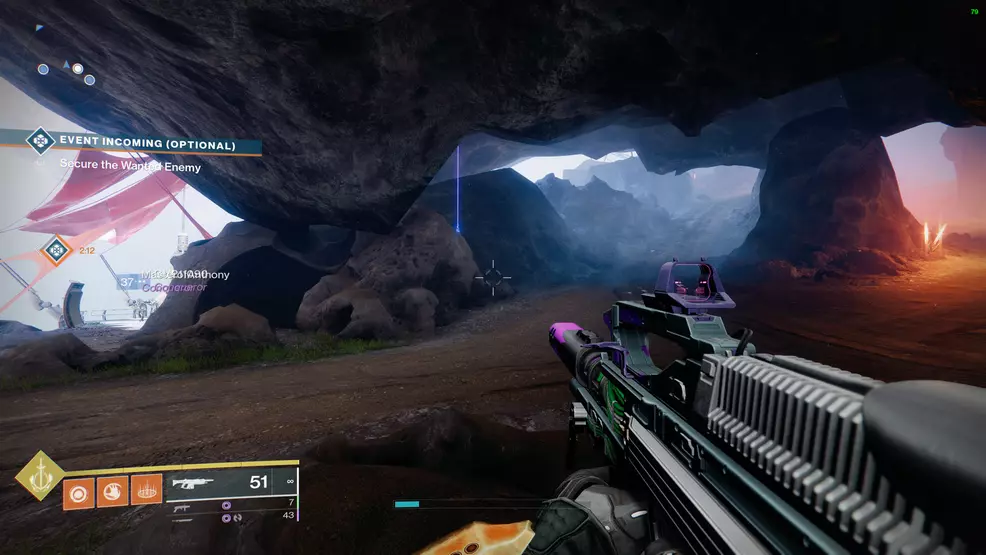Select the equipped primary rifle slot
The height and width of the screenshot is (555, 986).
click(230, 483)
